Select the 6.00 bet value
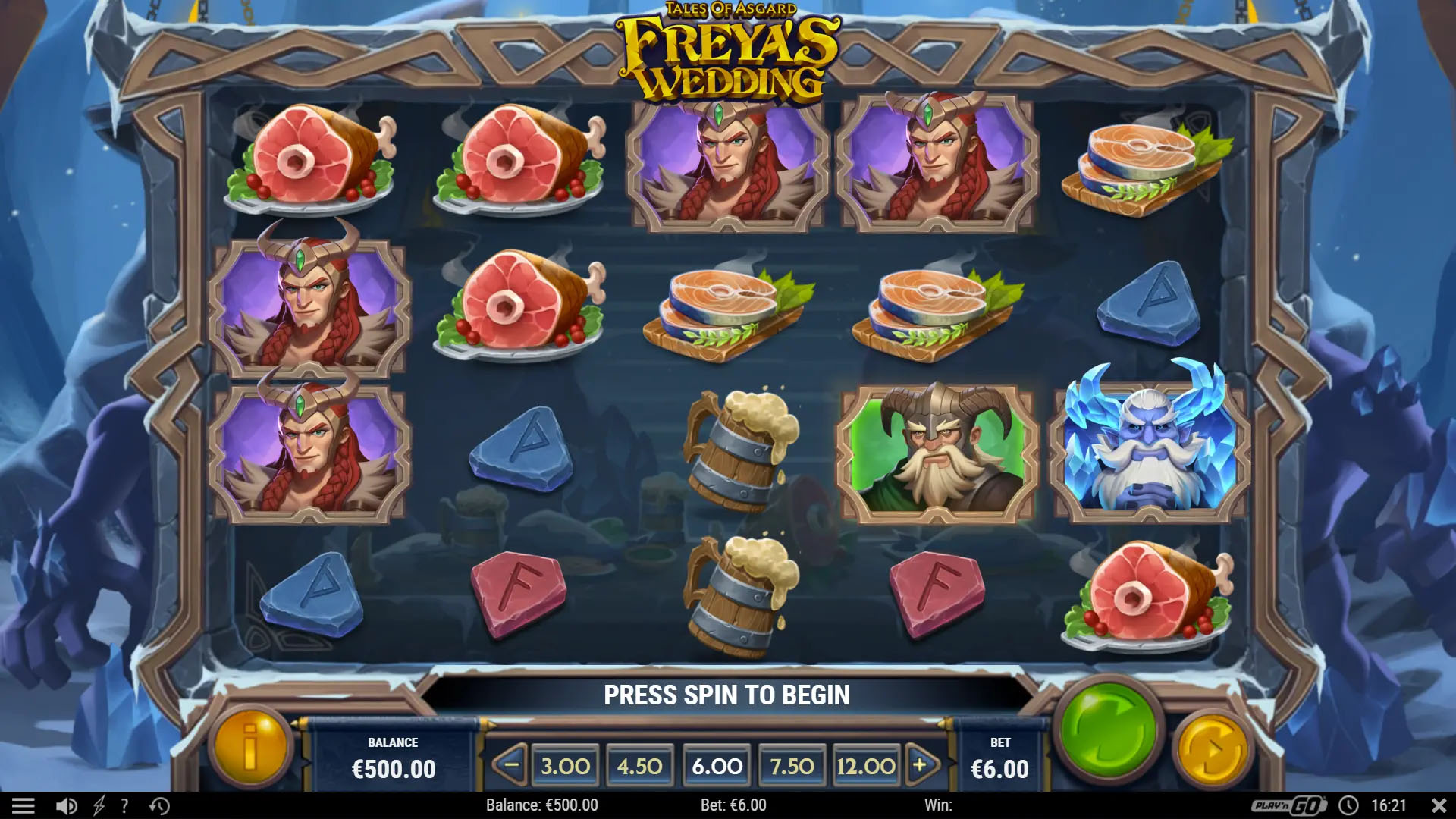 (717, 766)
